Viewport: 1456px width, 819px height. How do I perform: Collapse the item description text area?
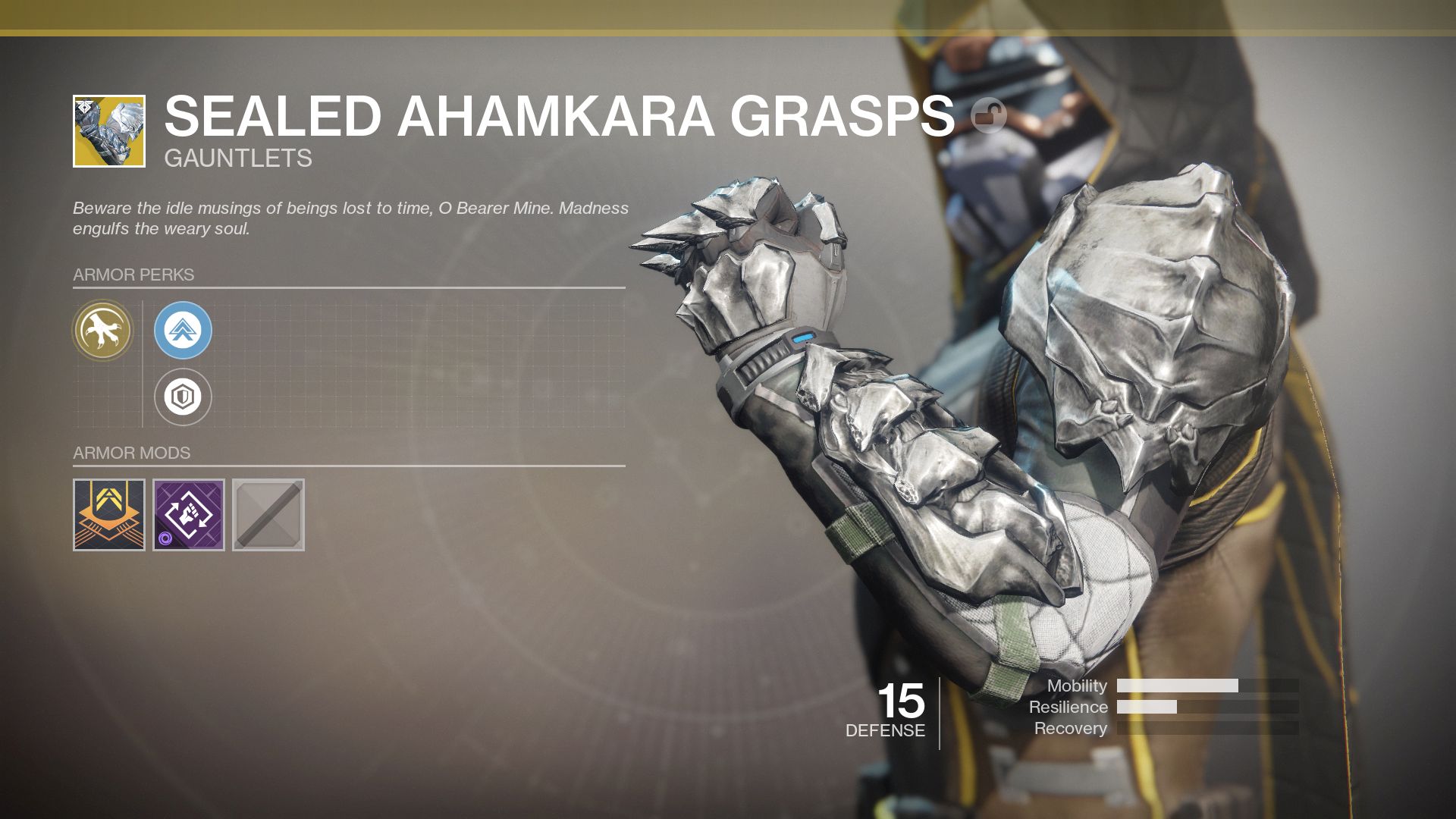coord(349,218)
